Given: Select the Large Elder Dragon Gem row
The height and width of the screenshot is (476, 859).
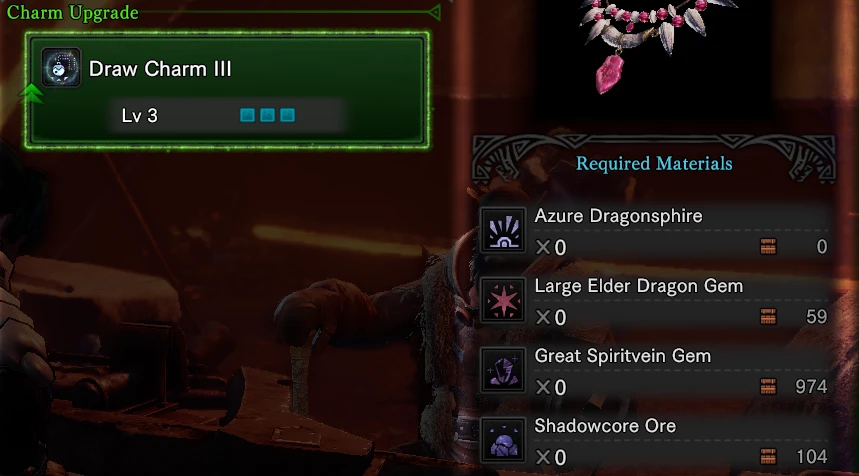Looking at the screenshot, I should point(655,300).
